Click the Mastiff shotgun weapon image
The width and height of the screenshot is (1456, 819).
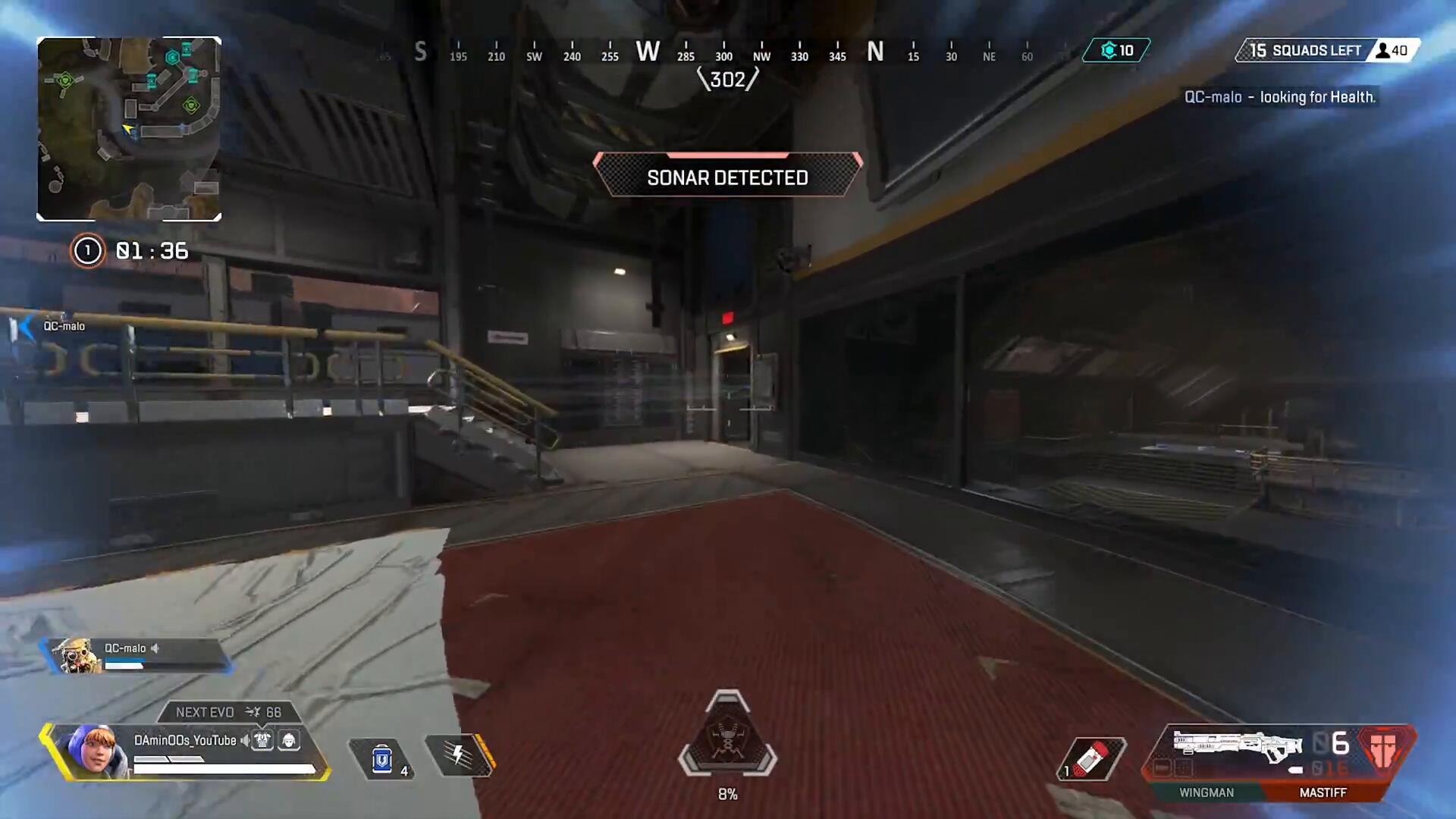[1237, 746]
